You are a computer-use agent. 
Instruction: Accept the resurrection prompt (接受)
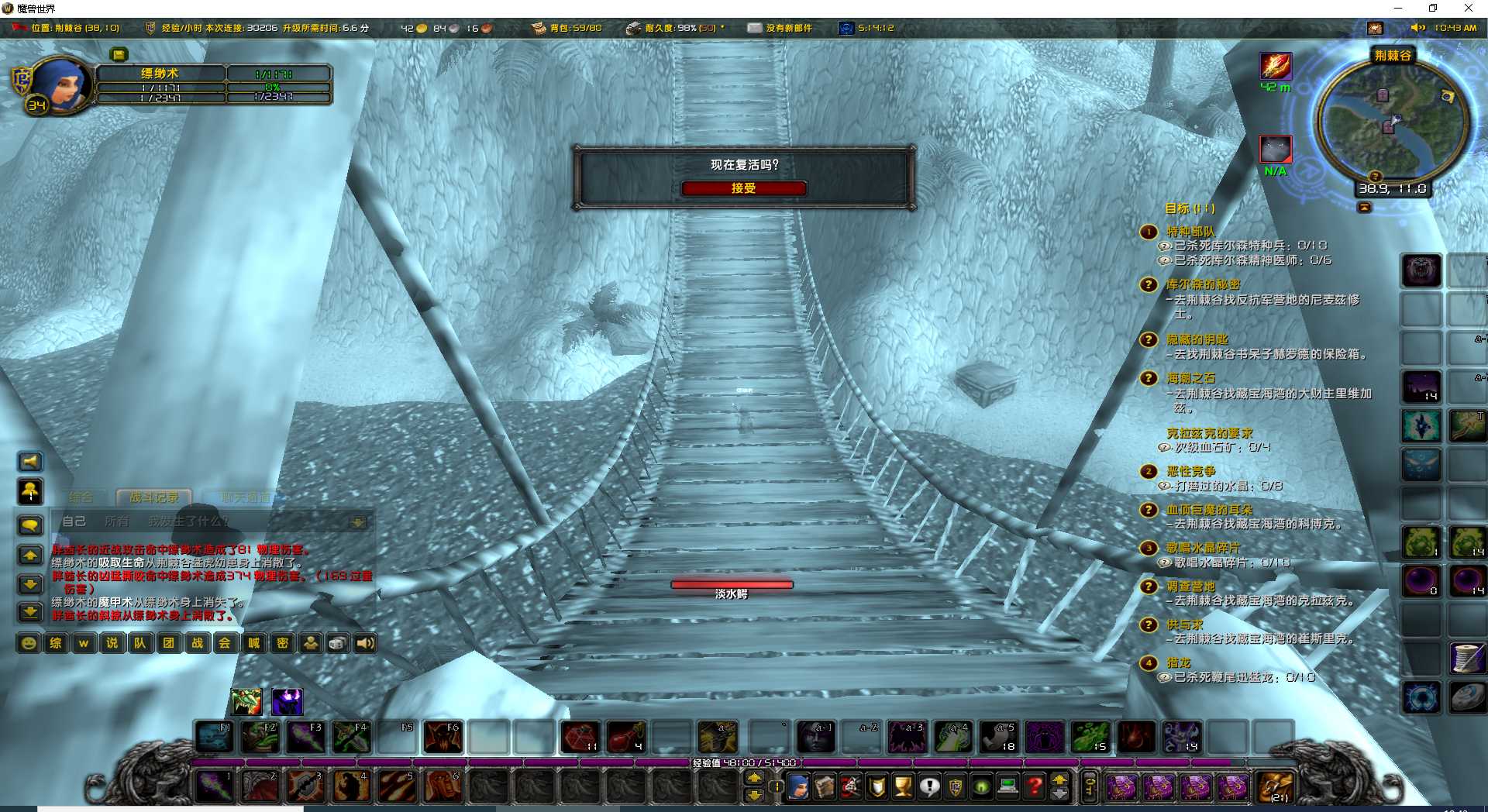pos(743,188)
